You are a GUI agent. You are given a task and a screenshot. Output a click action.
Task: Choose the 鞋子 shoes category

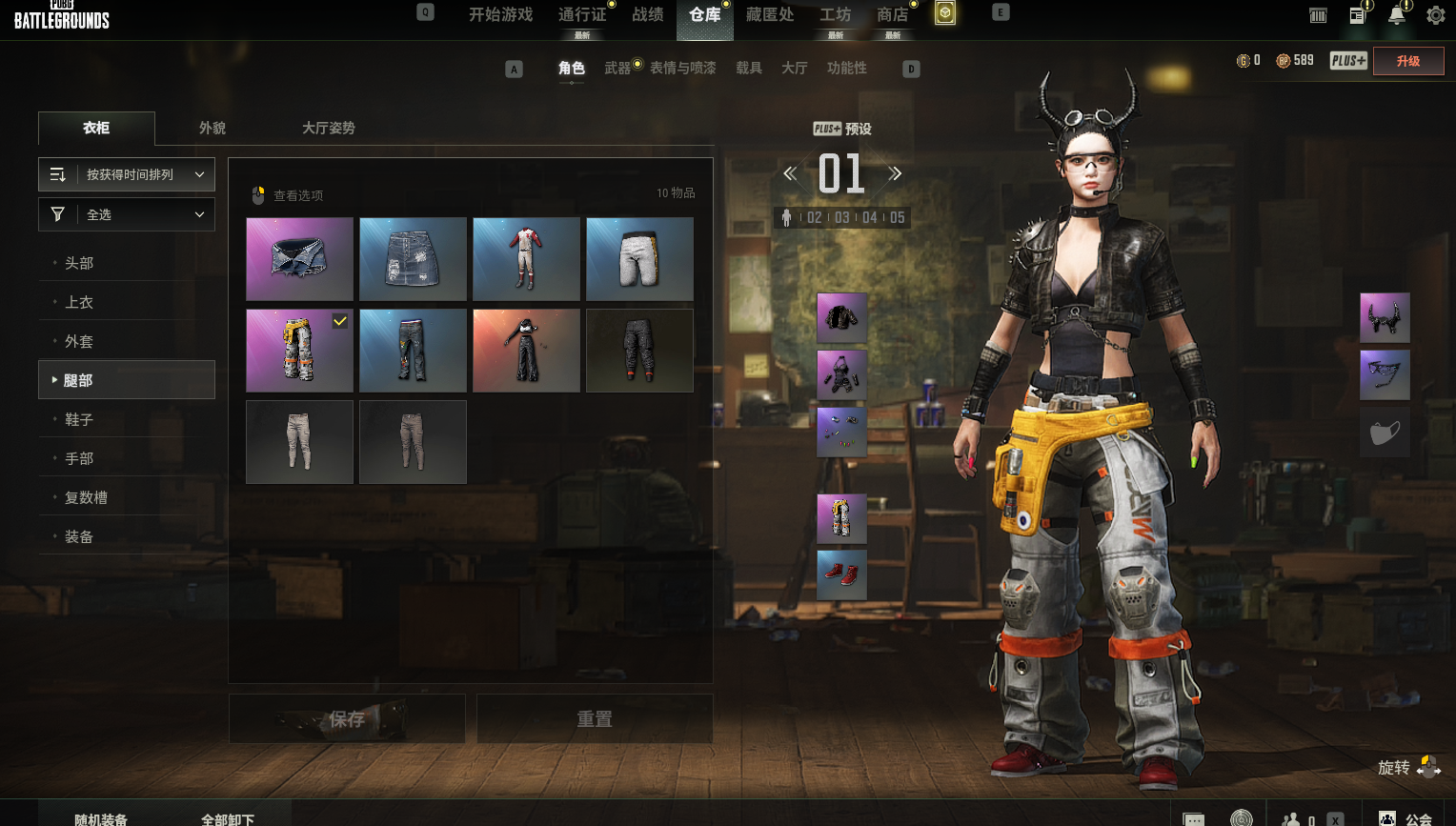point(79,419)
